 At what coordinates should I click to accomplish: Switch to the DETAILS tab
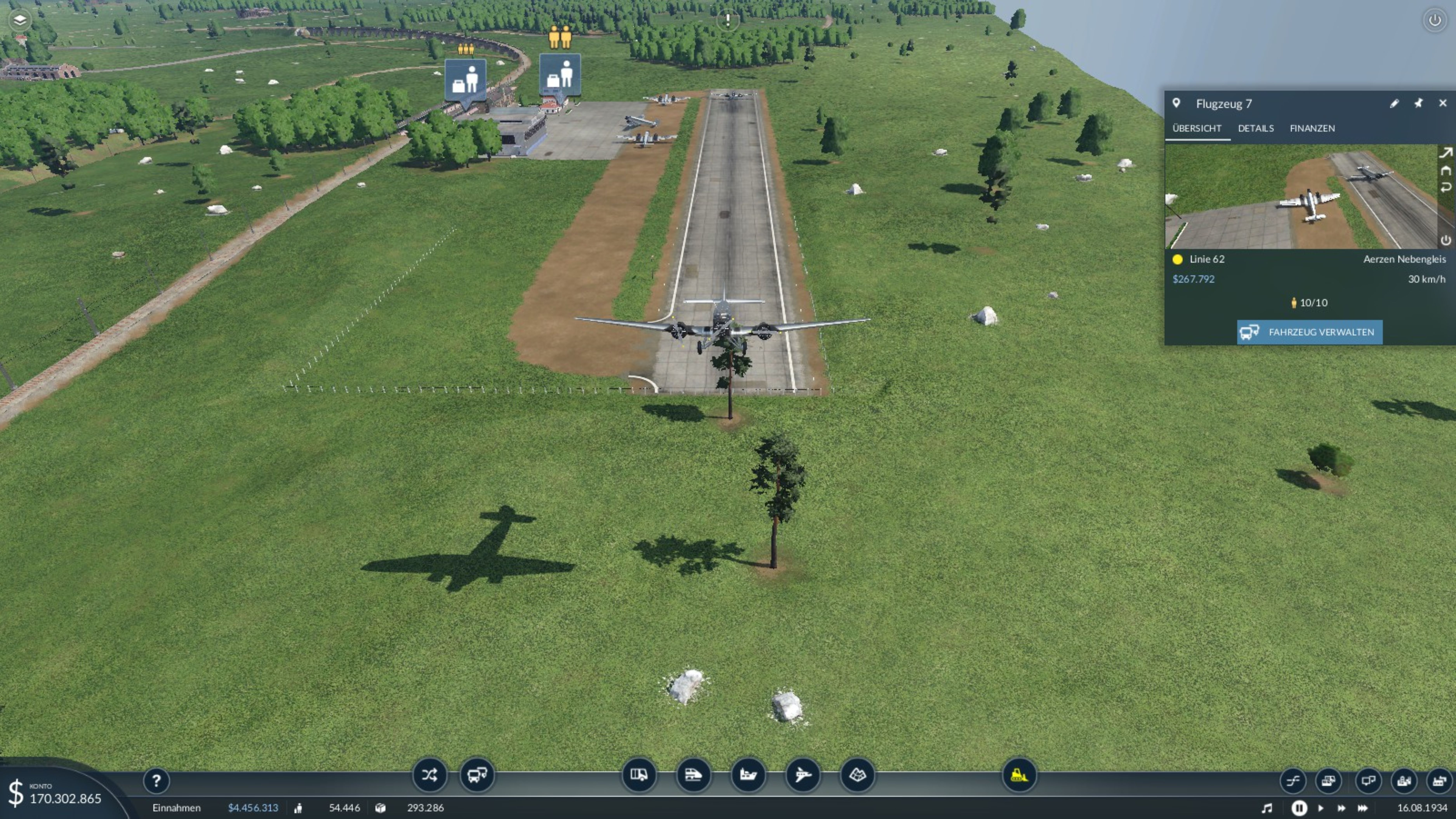[1255, 128]
